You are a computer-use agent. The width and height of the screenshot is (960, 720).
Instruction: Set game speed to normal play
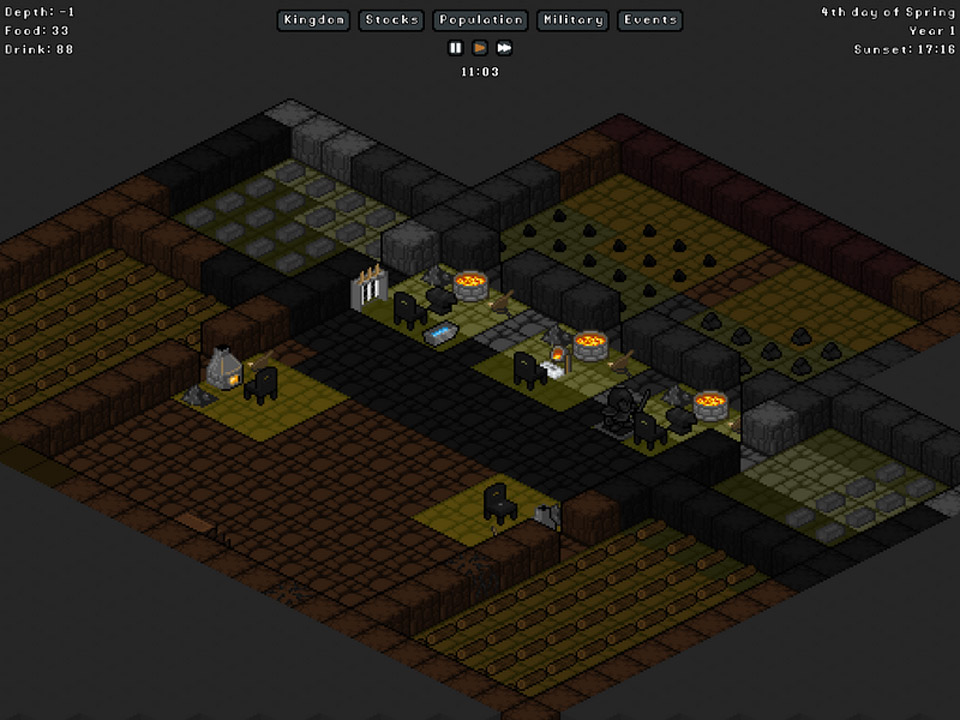click(480, 47)
